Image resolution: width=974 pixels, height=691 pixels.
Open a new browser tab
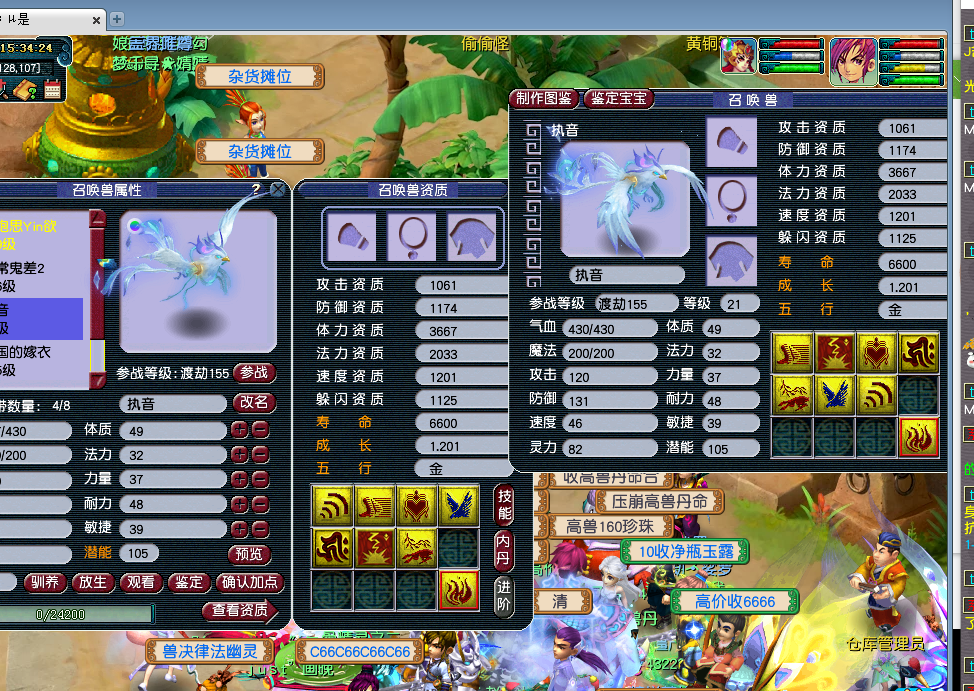(117, 18)
